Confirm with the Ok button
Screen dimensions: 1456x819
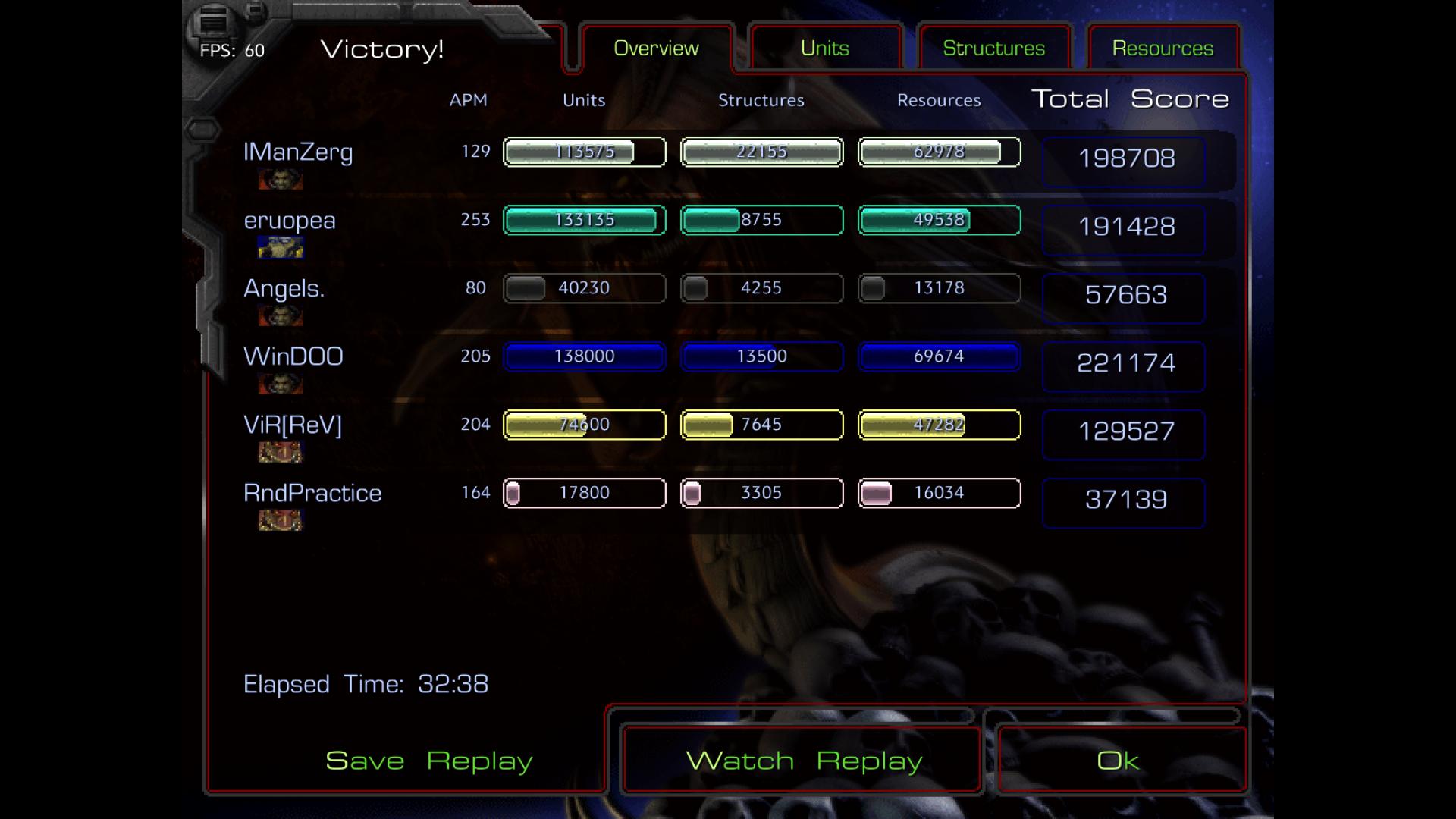(1119, 760)
